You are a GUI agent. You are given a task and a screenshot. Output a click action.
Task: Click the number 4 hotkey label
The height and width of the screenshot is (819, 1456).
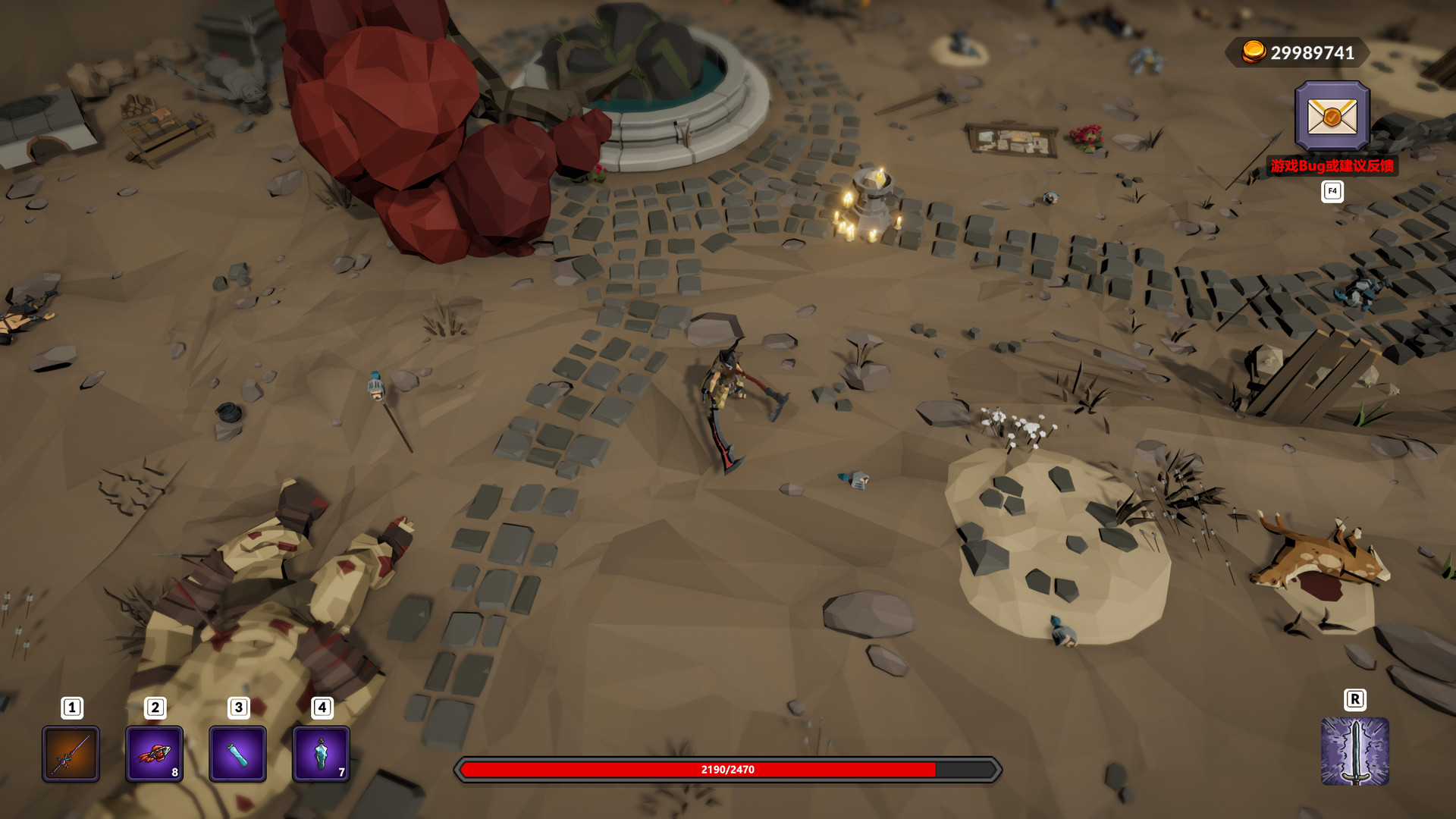(322, 708)
